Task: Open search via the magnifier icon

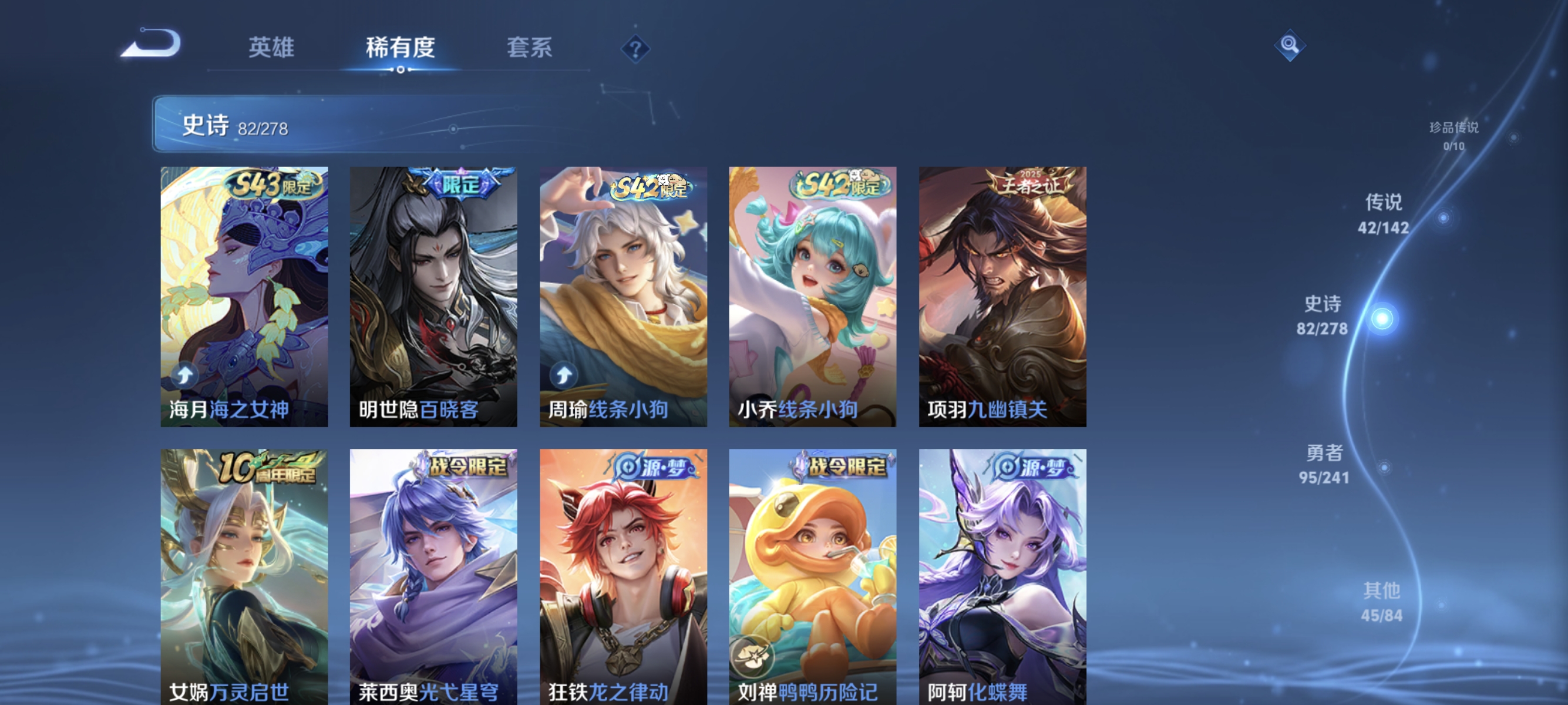Action: 1290,44
